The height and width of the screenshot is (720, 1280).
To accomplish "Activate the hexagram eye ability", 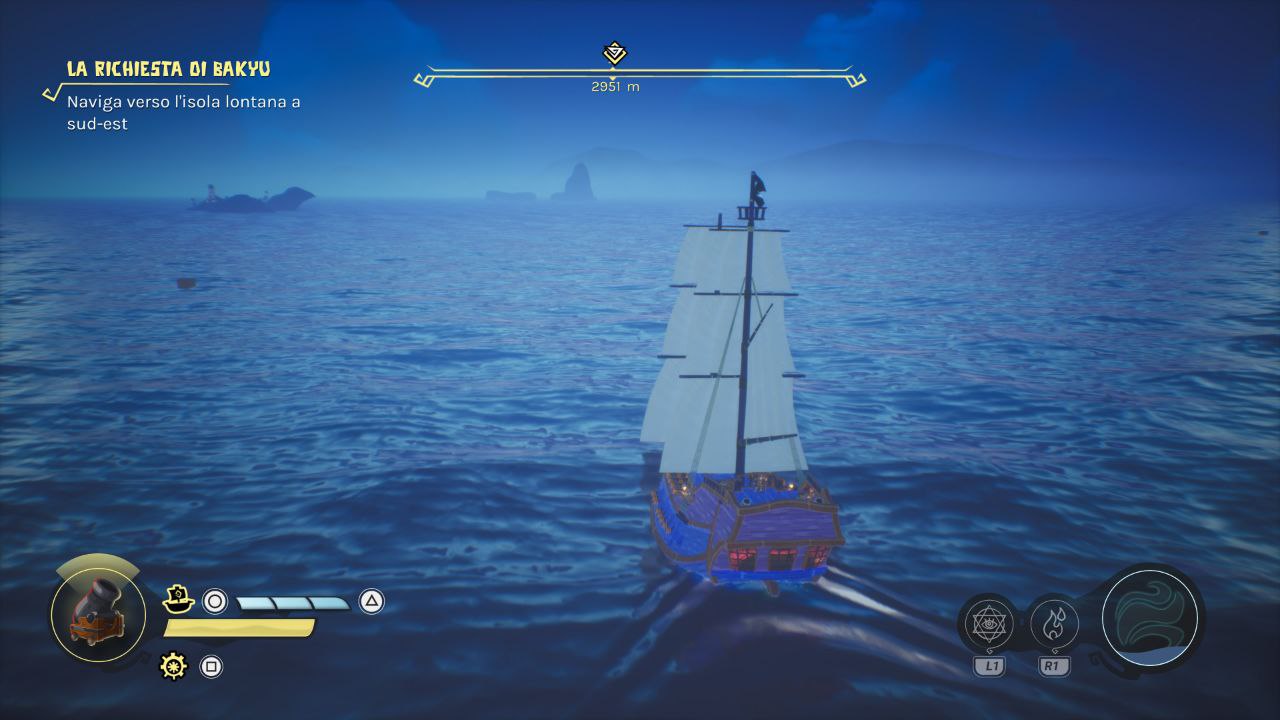I will tap(990, 625).
